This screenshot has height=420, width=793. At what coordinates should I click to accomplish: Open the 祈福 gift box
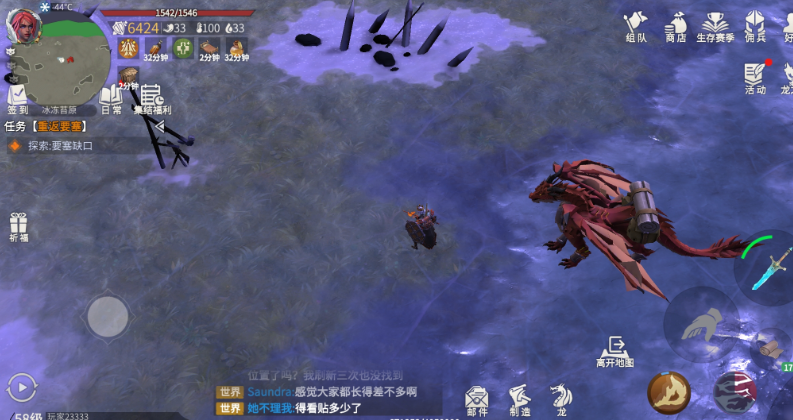tap(18, 228)
